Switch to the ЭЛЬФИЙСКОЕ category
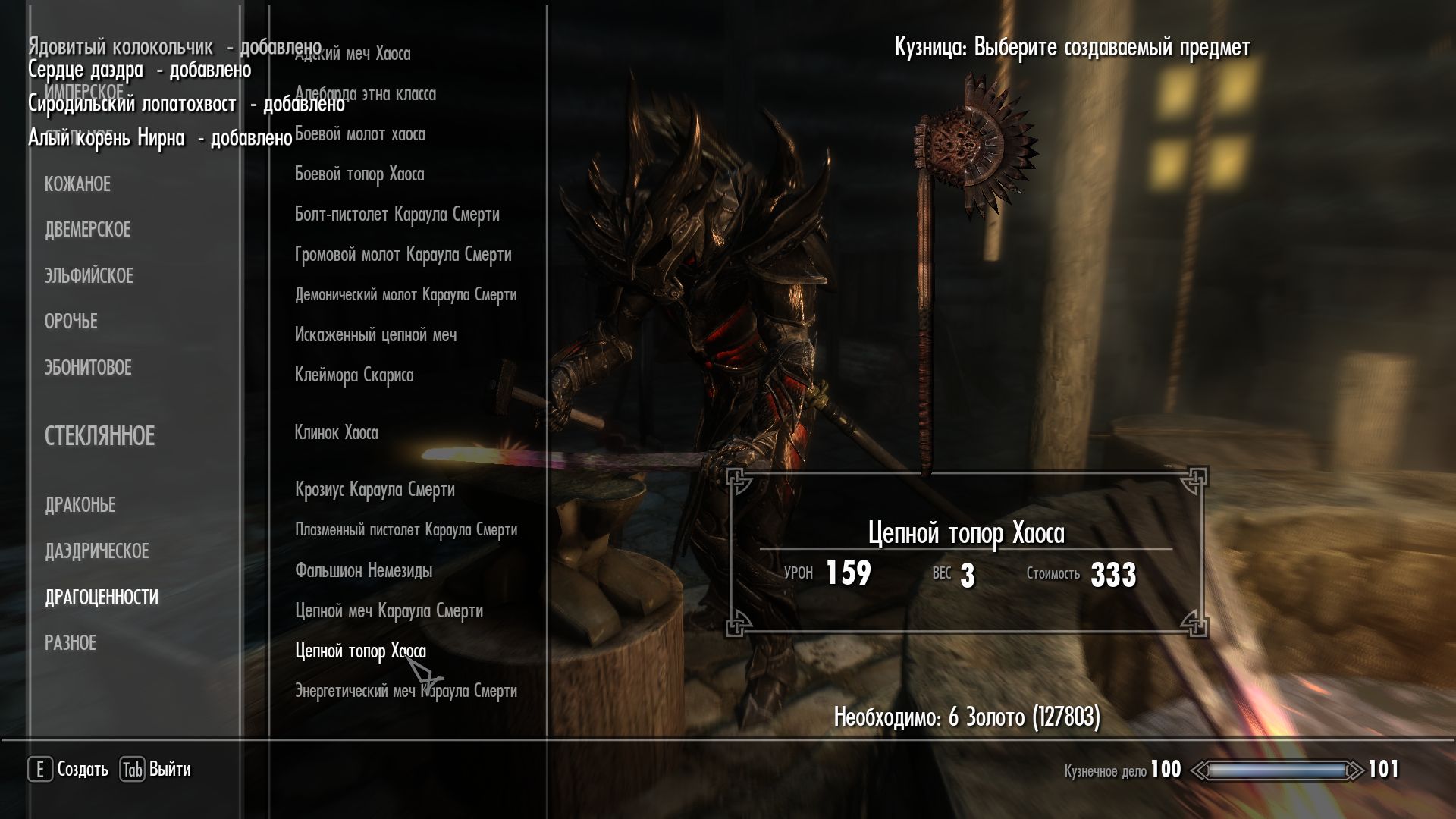This screenshot has height=819, width=1456. click(x=89, y=276)
